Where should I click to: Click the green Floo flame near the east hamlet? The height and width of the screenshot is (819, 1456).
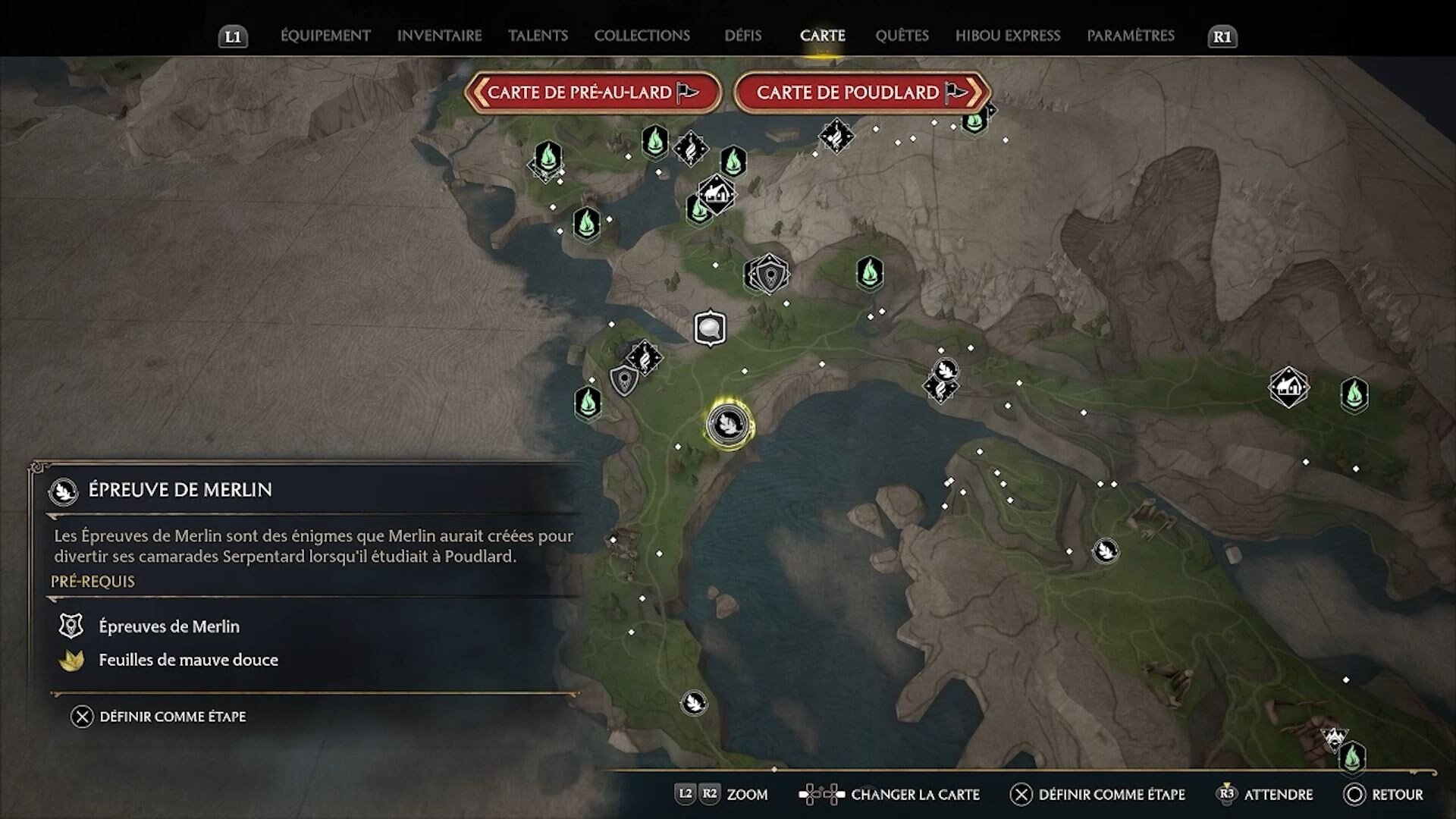point(1354,394)
